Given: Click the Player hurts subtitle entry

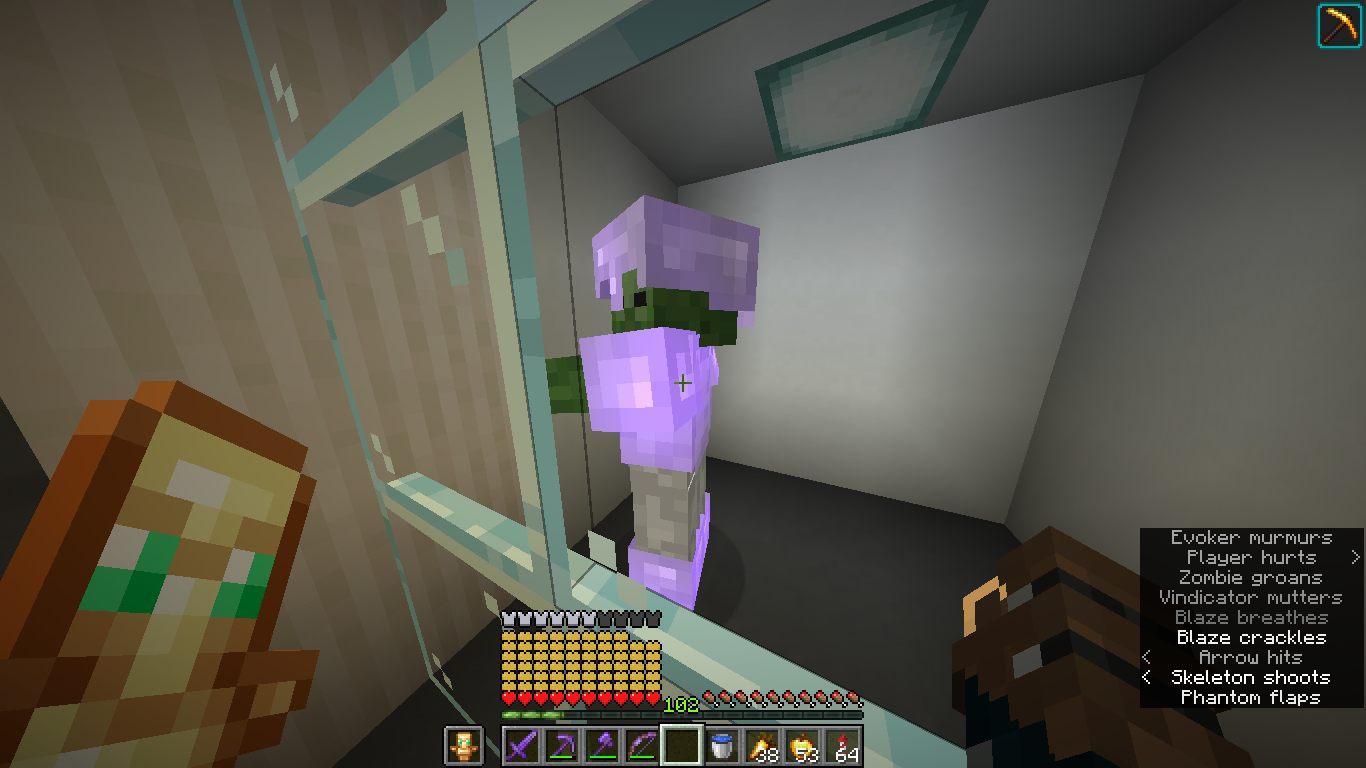Looking at the screenshot, I should [x=1249, y=557].
